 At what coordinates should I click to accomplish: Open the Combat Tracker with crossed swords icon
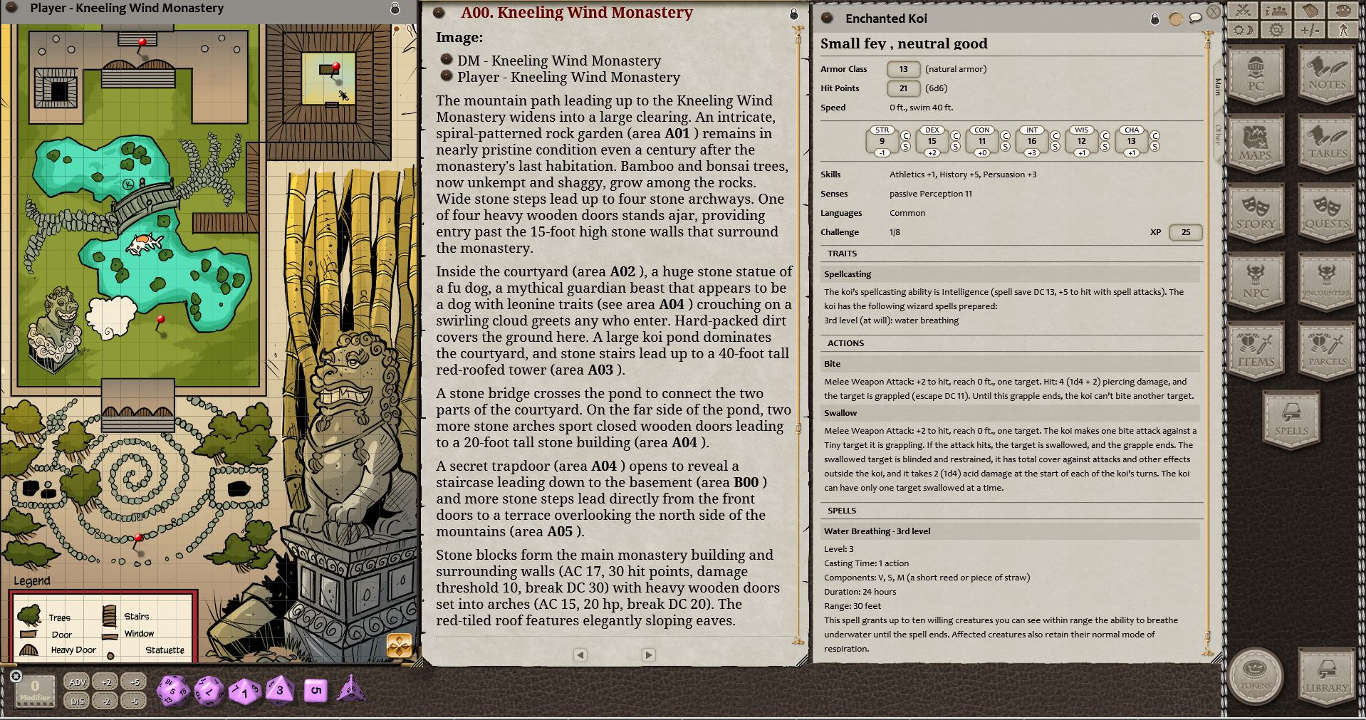(x=1243, y=11)
